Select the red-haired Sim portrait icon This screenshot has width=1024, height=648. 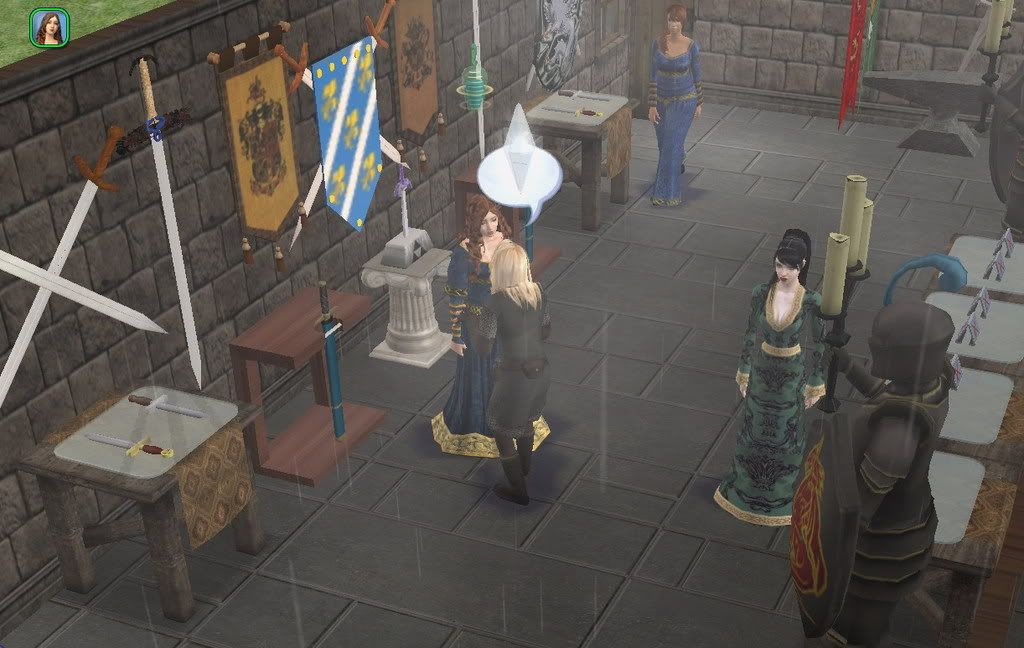click(x=49, y=27)
